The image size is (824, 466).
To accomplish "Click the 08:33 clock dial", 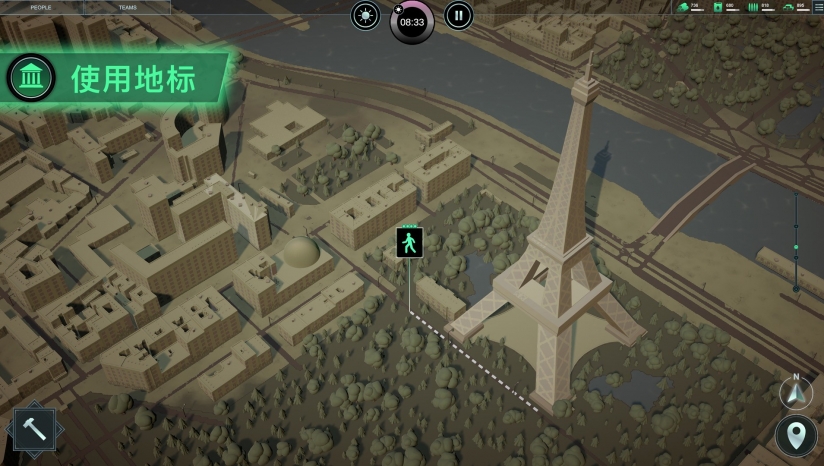I will 412,21.
